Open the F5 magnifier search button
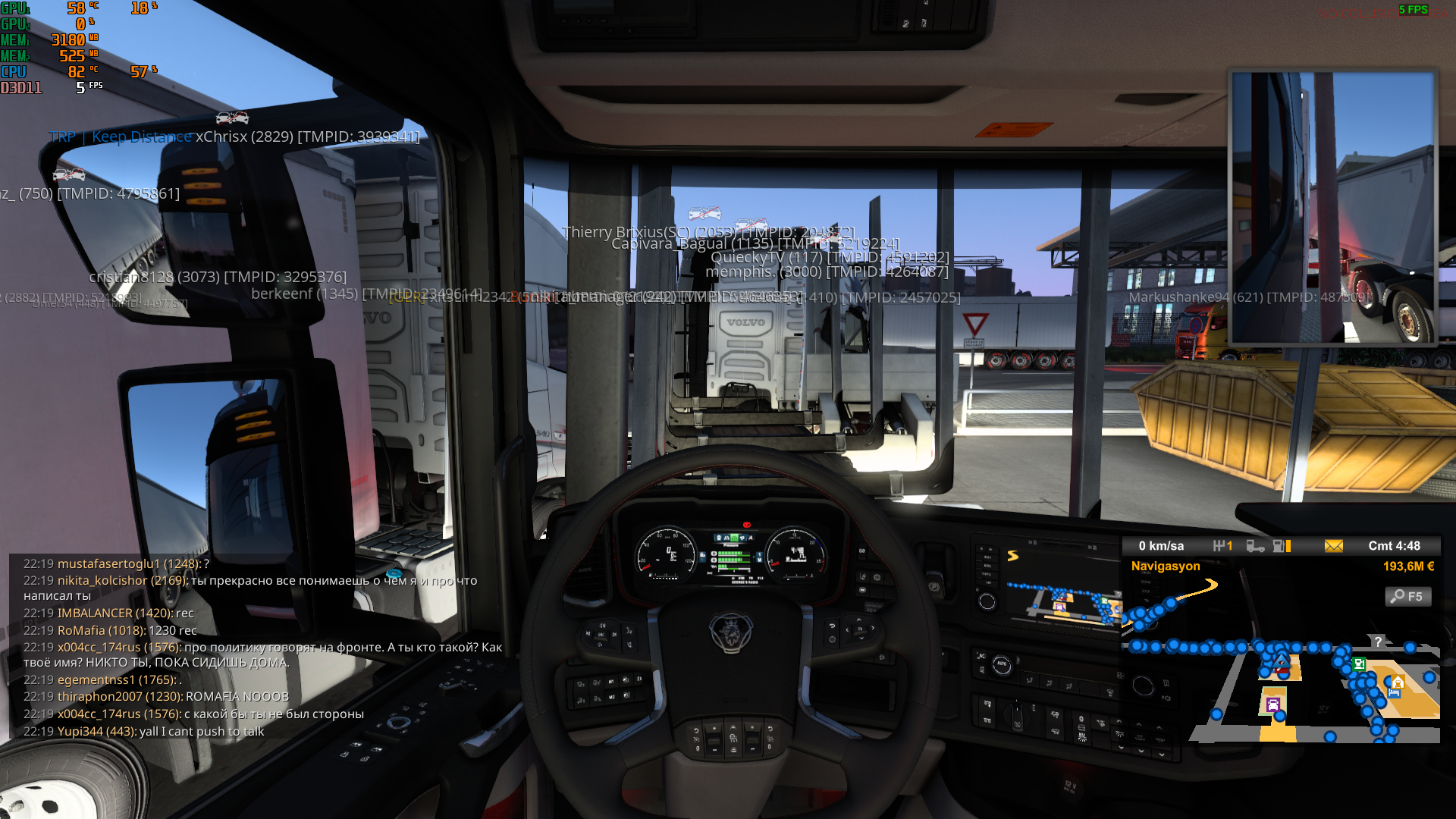The image size is (1456, 819). tap(1408, 598)
